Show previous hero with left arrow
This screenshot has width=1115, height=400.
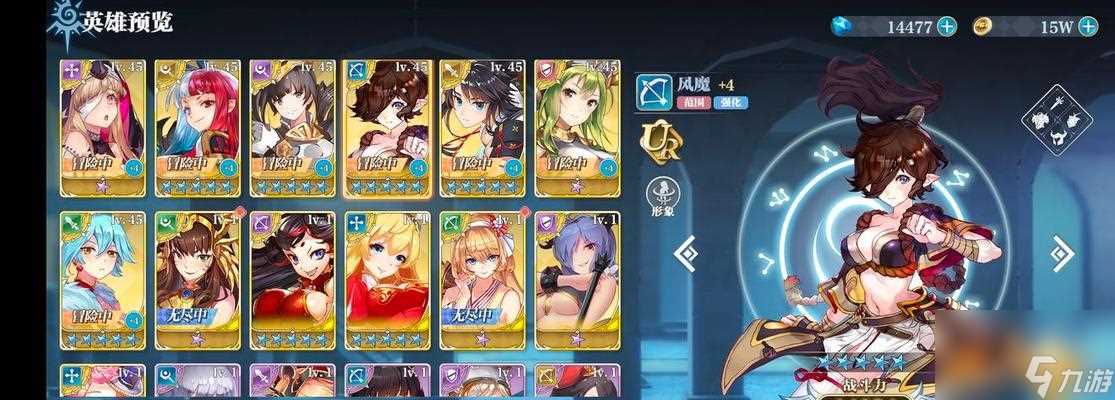pyautogui.click(x=687, y=253)
